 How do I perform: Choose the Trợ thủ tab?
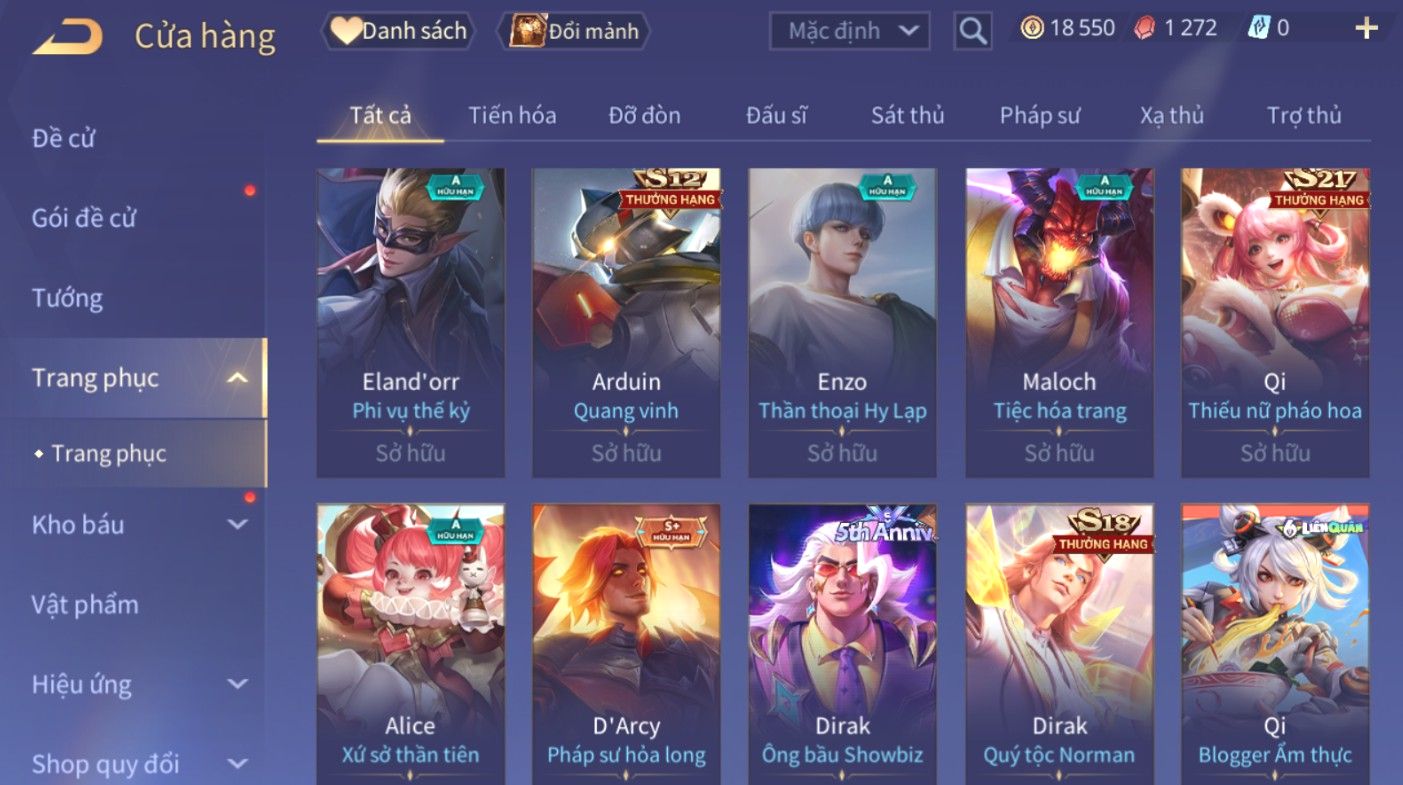(1304, 115)
